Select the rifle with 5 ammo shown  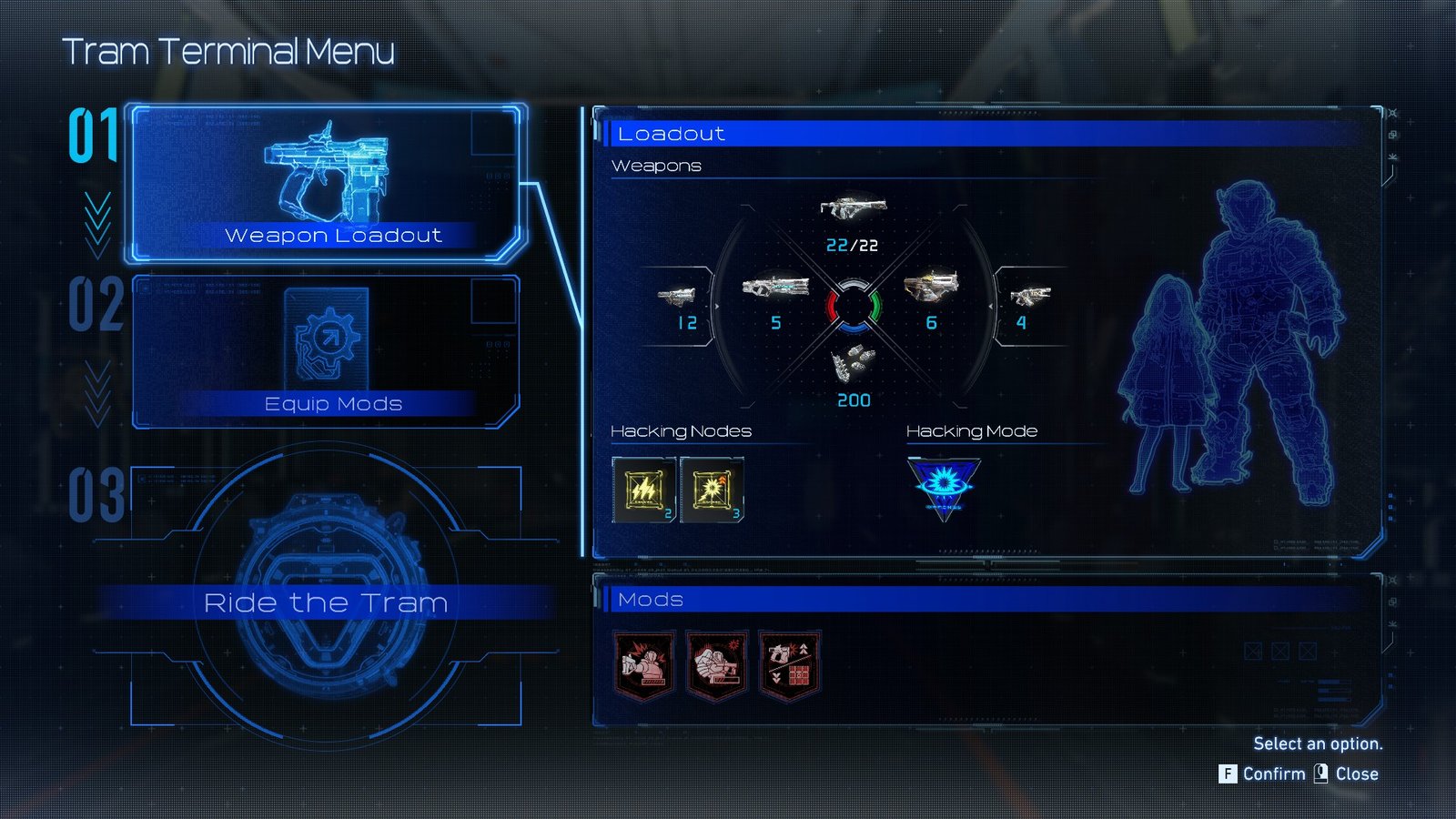click(x=774, y=286)
